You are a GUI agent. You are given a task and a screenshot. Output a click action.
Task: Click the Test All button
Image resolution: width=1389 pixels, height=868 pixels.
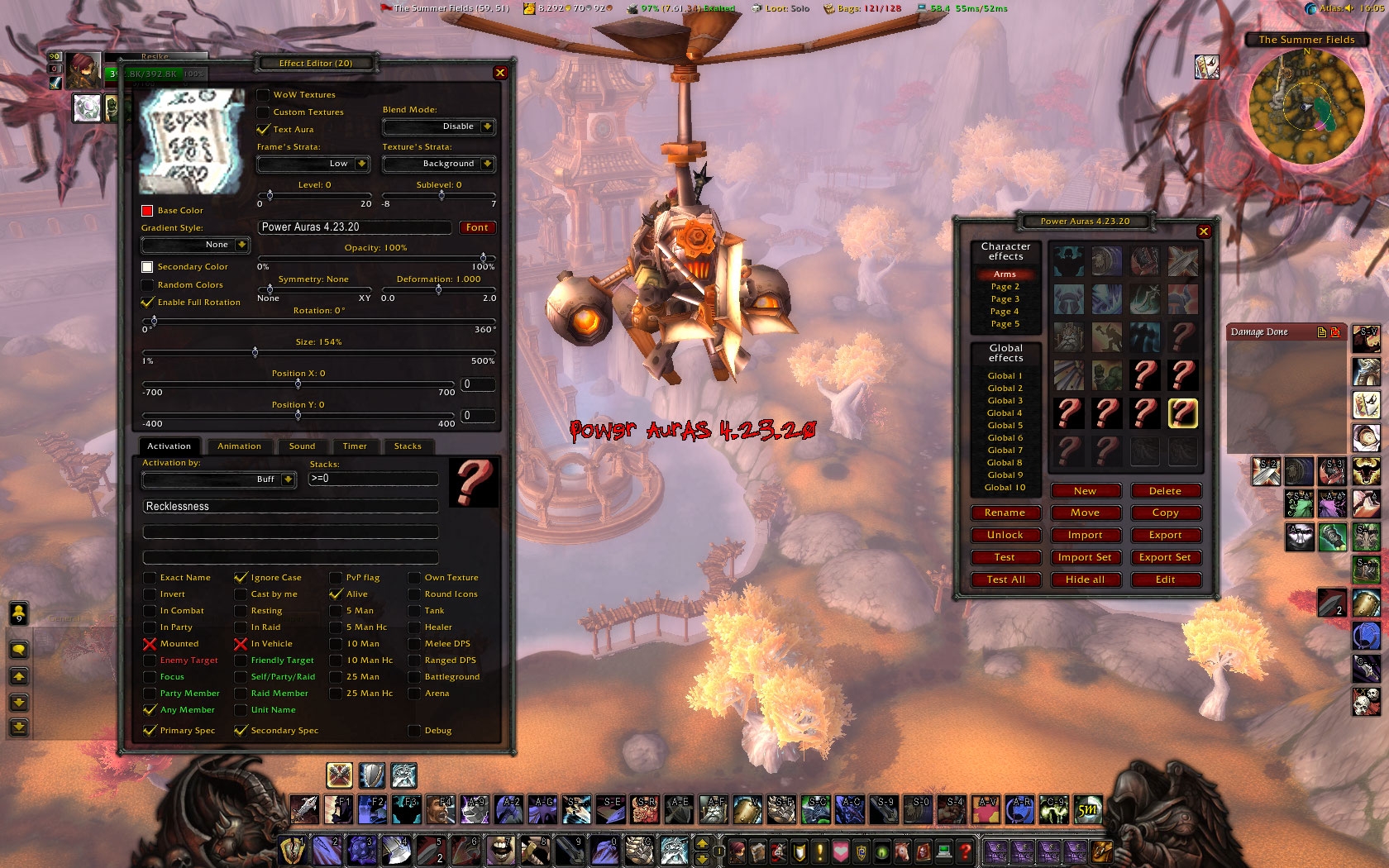pos(1005,579)
